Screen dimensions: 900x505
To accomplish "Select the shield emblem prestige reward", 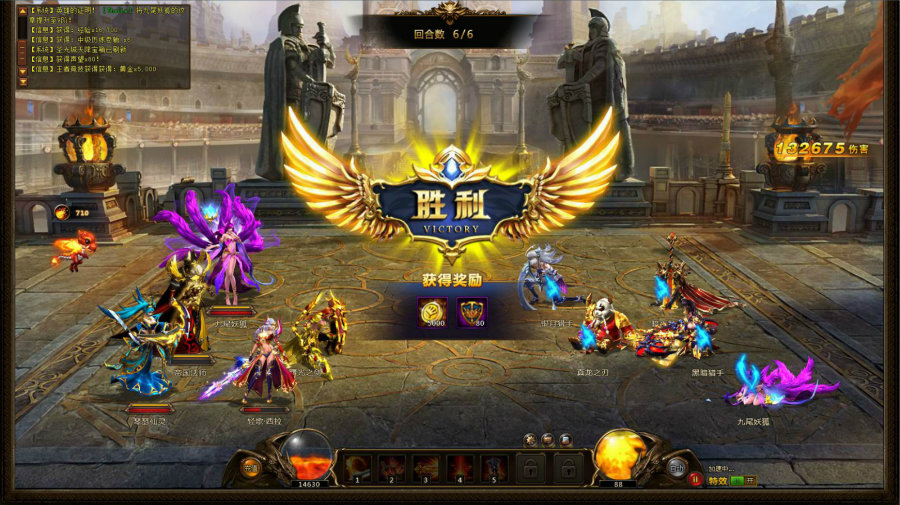I will point(471,313).
